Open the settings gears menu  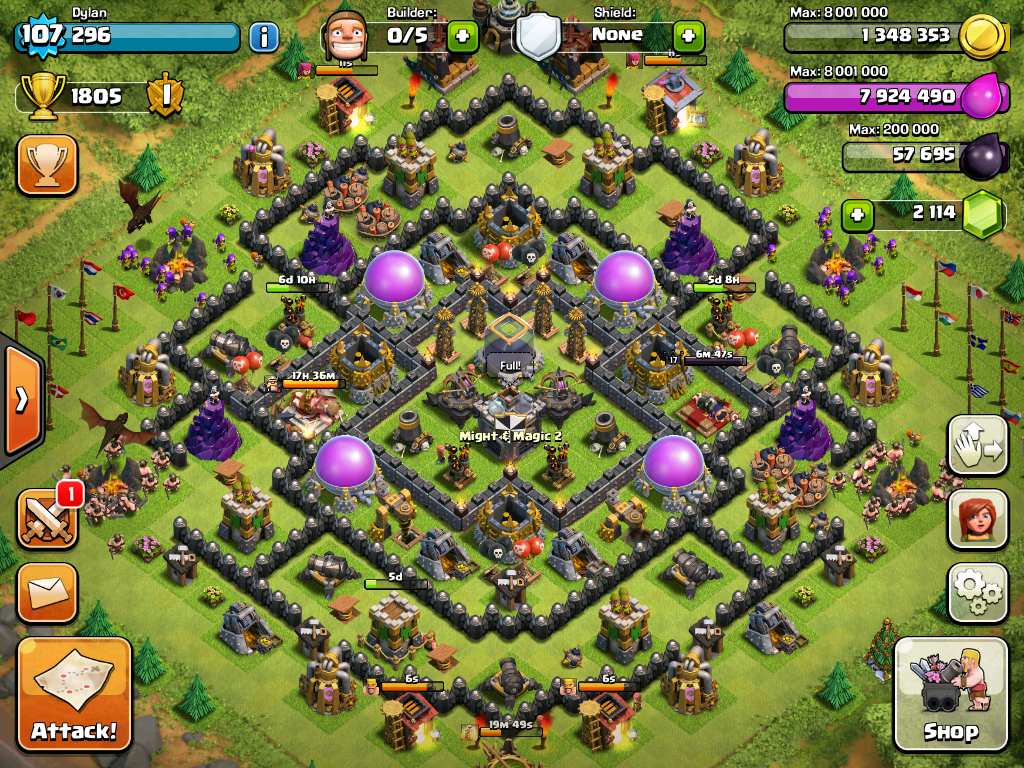[x=977, y=593]
